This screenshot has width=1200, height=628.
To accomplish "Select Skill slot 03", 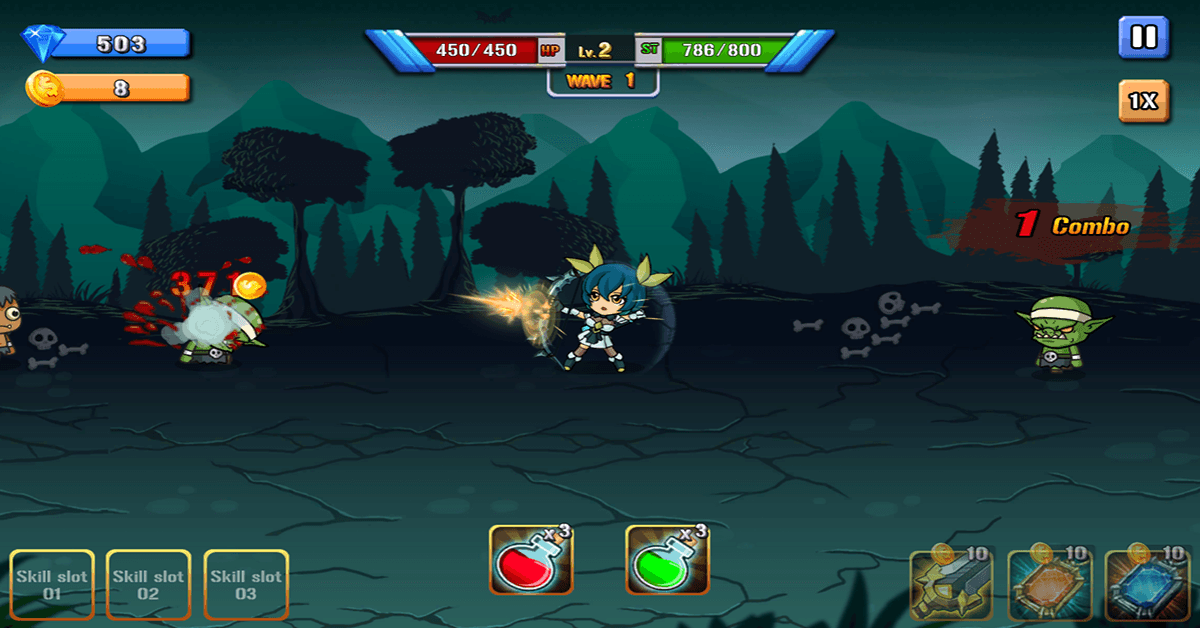I will coord(246,585).
